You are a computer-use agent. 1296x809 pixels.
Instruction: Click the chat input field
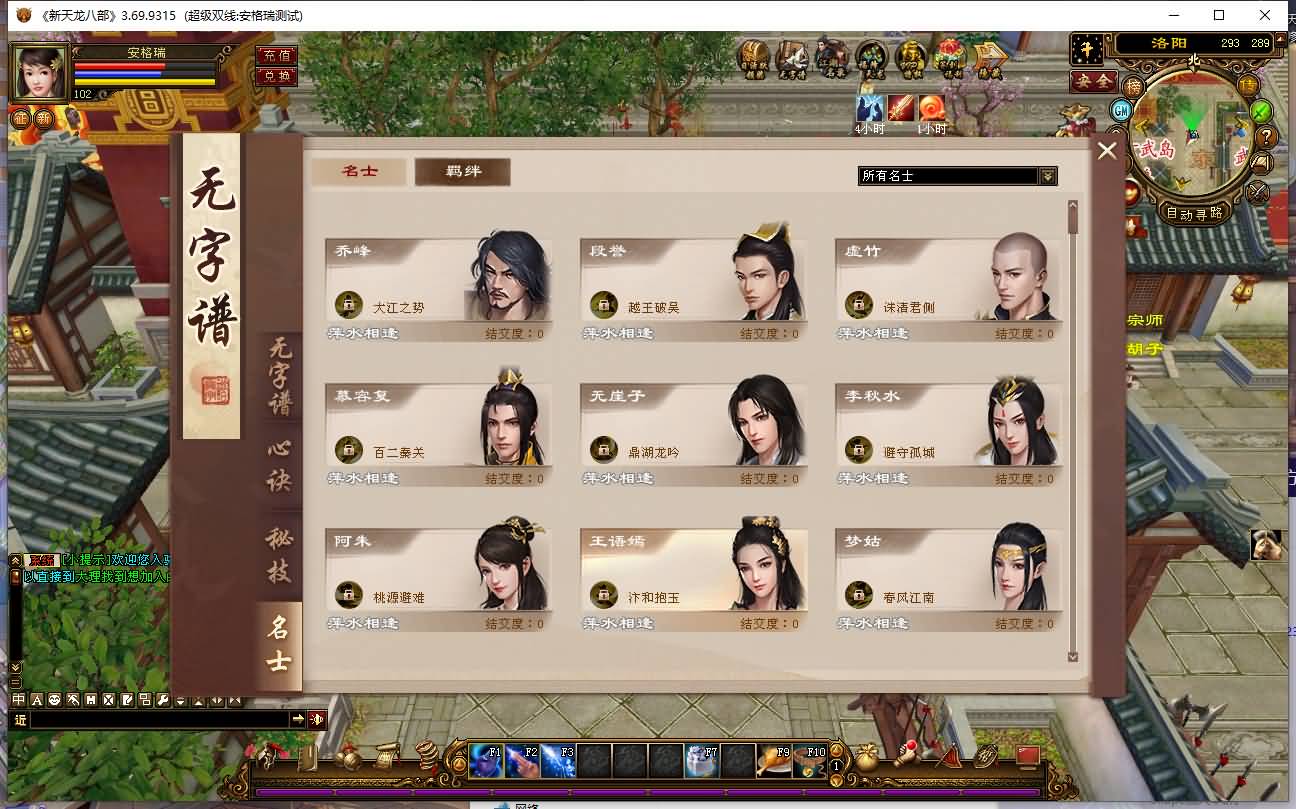(x=160, y=719)
